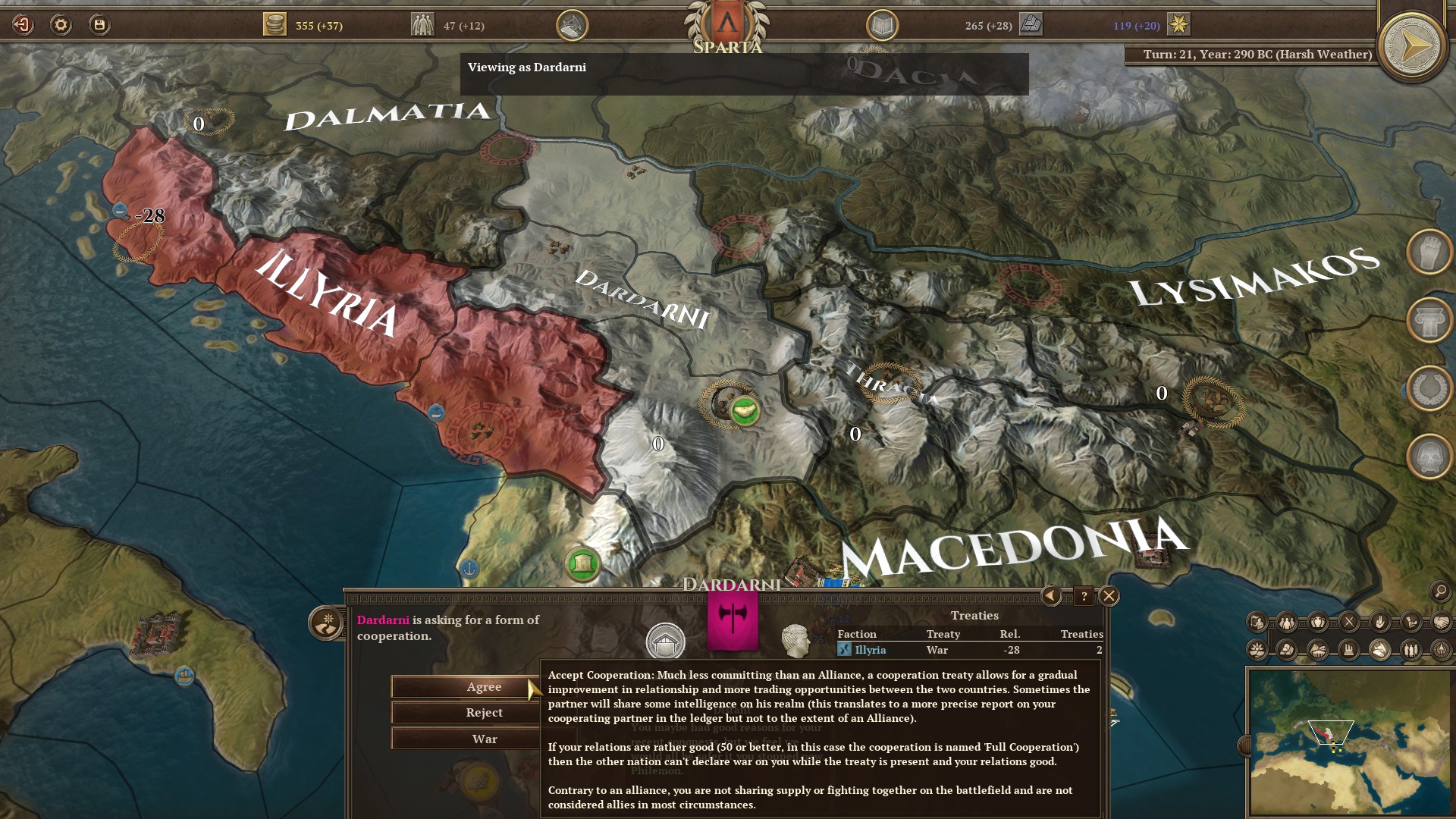
Task: Click the handshake diplomacy icon
Action: point(1441,622)
